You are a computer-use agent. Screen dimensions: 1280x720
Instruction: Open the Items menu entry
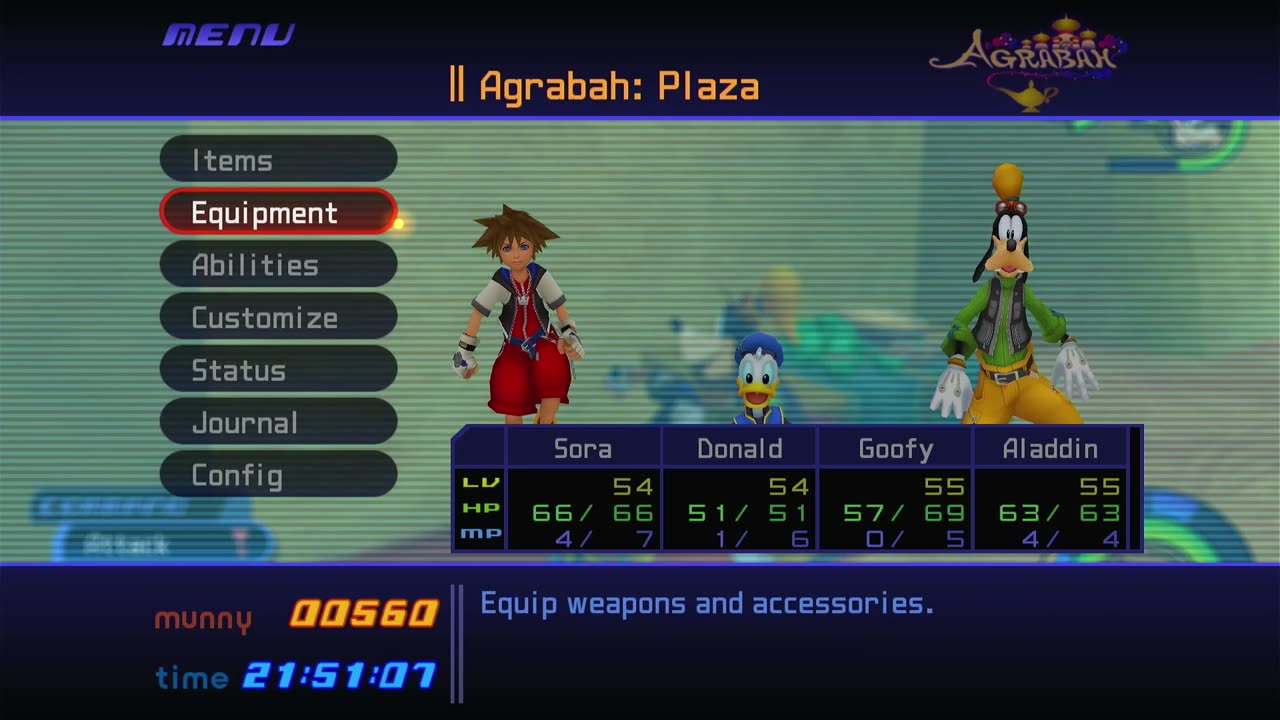[x=278, y=160]
